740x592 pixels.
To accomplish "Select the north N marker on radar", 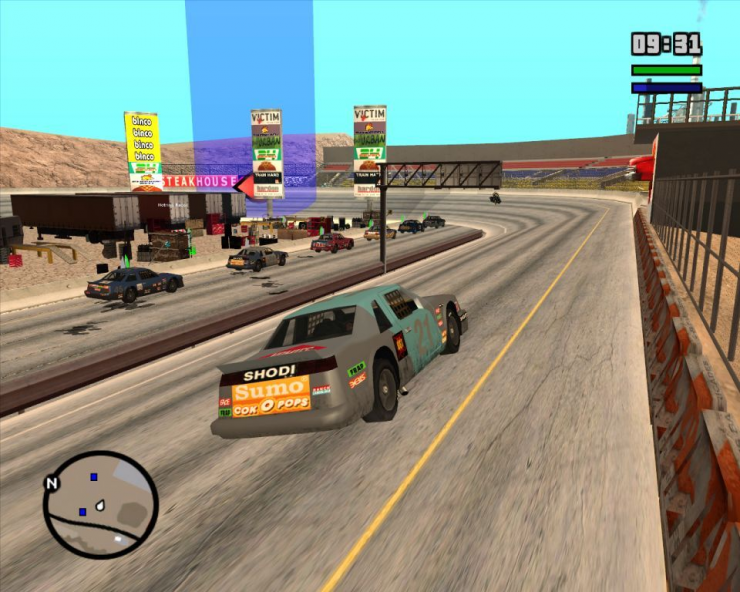I will pyautogui.click(x=51, y=483).
